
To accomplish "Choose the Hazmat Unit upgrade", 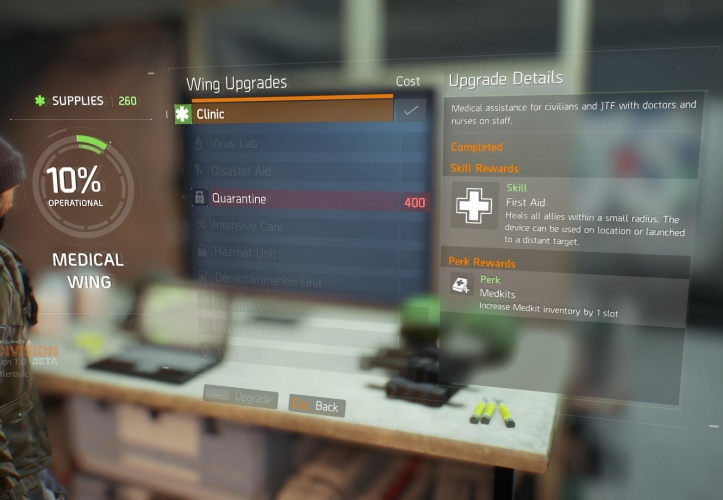I will (x=290, y=253).
